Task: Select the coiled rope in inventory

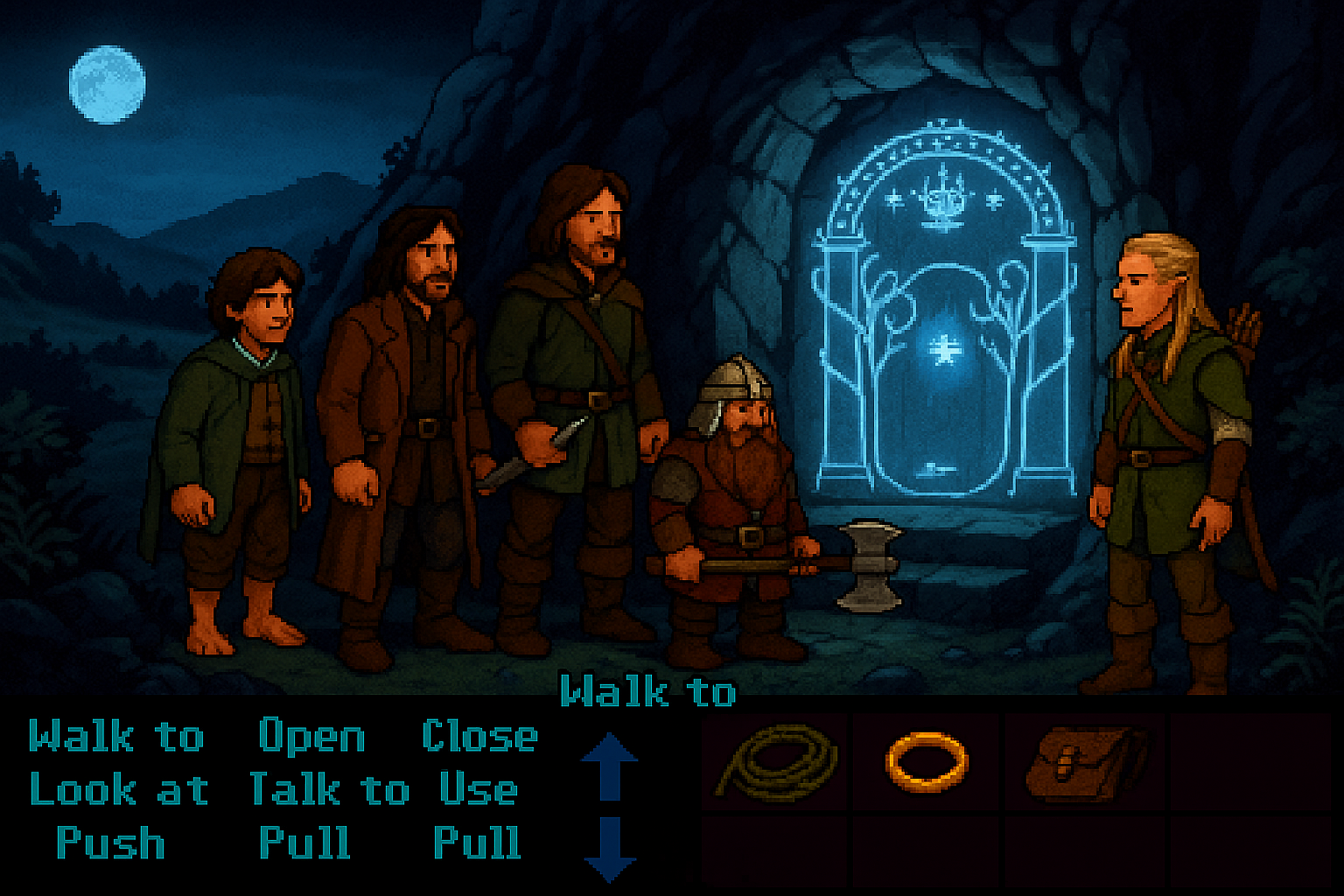Action: click(x=777, y=761)
